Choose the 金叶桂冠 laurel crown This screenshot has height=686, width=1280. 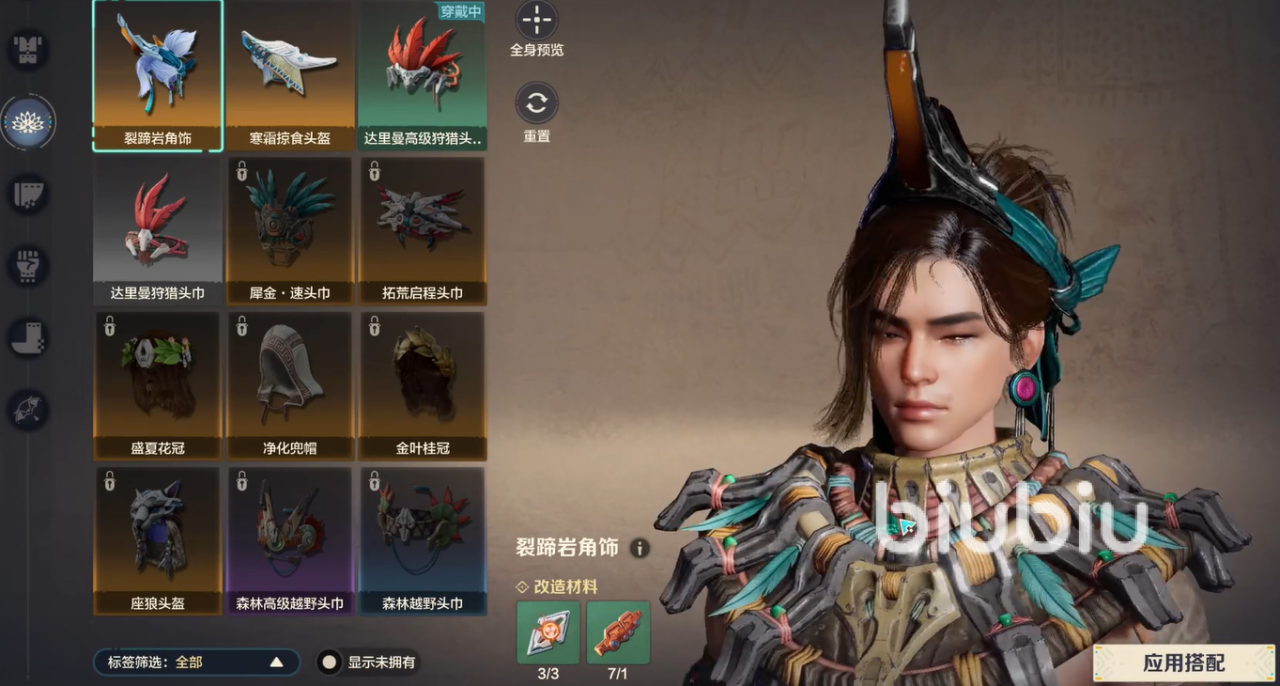click(x=423, y=385)
